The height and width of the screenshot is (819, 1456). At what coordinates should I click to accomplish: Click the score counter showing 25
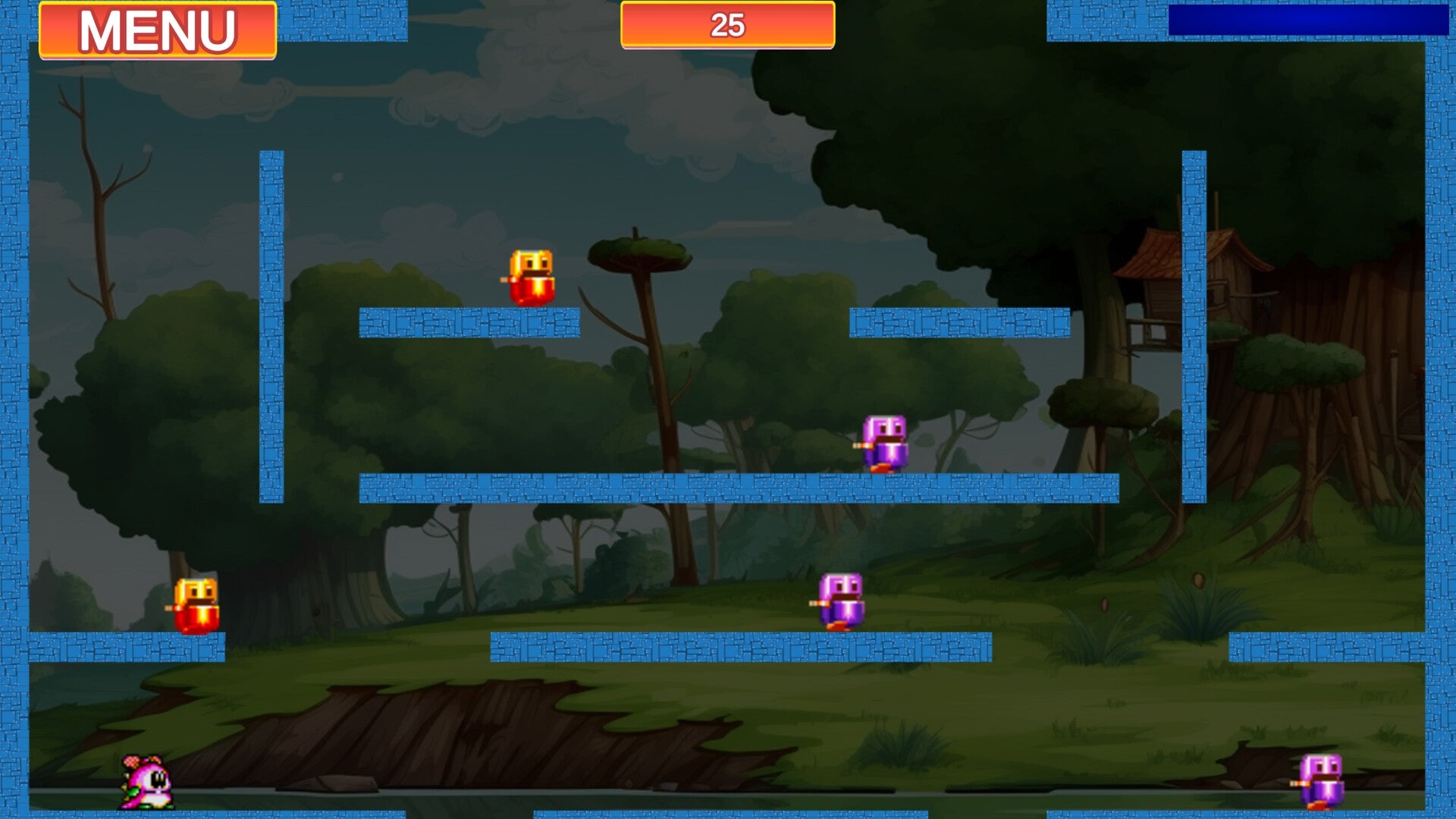(x=726, y=25)
